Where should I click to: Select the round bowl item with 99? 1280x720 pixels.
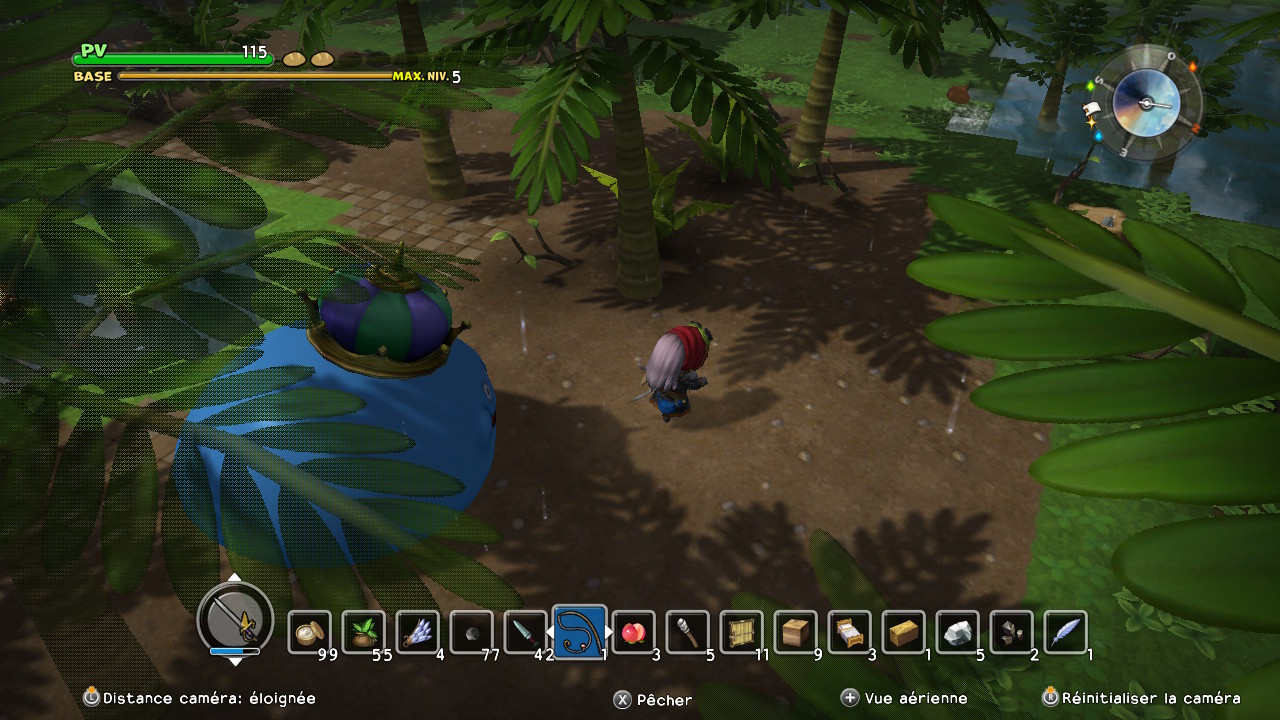[x=309, y=632]
